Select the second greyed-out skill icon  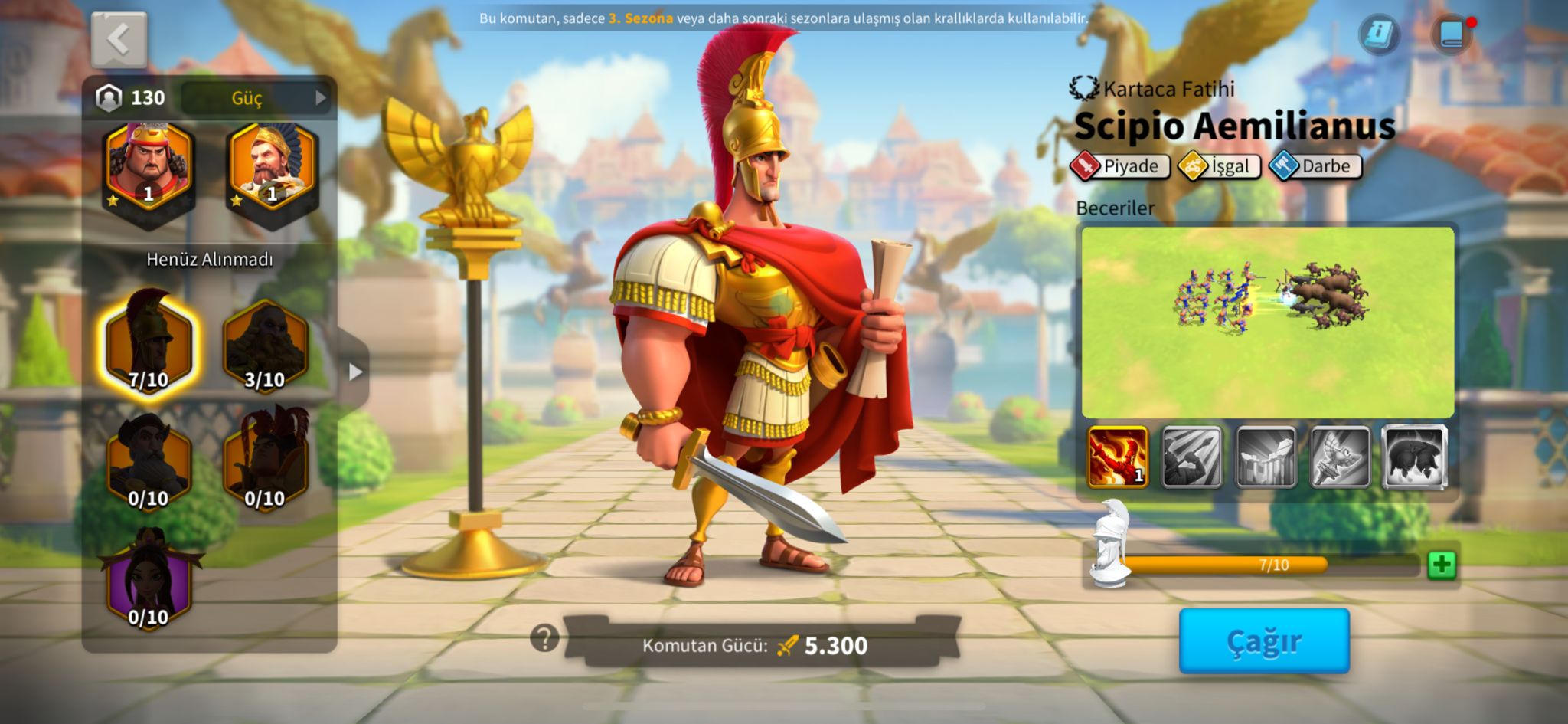(1191, 457)
